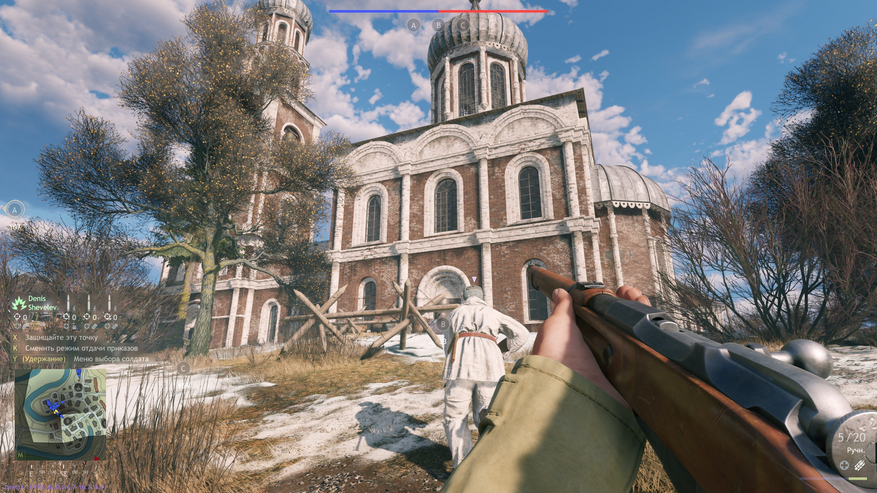Viewport: 877px width, 493px height.
Task: Click the grenade bundle icon near ammo
Action: tap(860, 465)
